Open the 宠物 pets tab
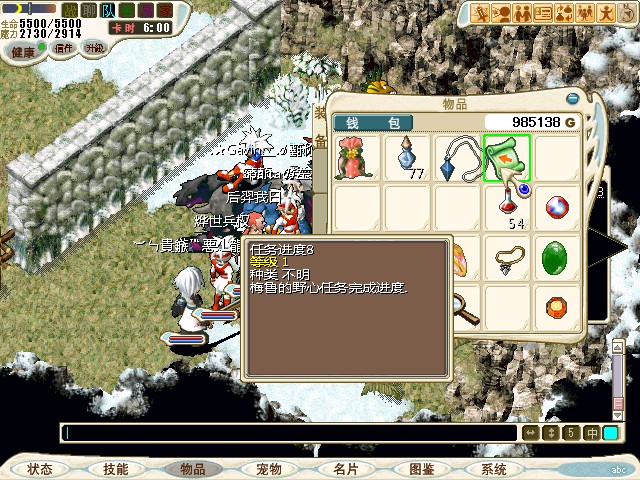Screen dimensions: 640x480 (269, 469)
